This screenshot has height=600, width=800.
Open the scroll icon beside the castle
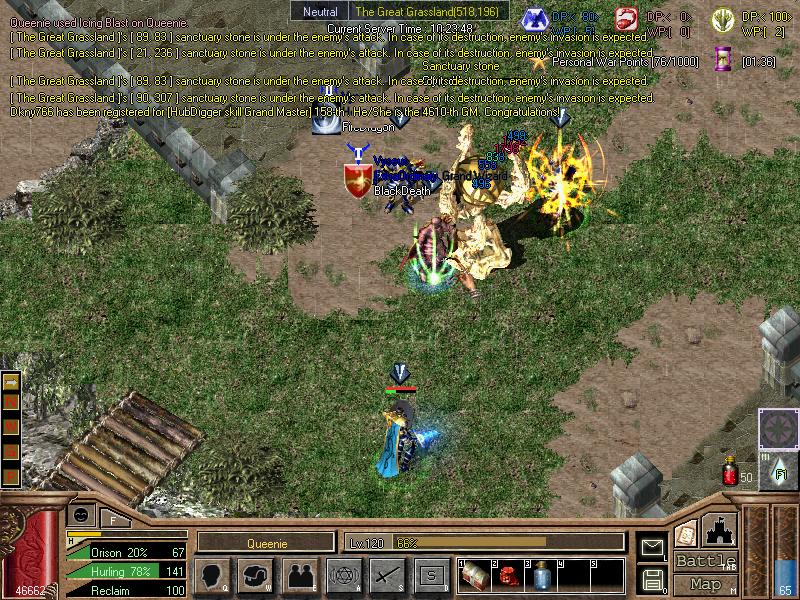[x=686, y=533]
